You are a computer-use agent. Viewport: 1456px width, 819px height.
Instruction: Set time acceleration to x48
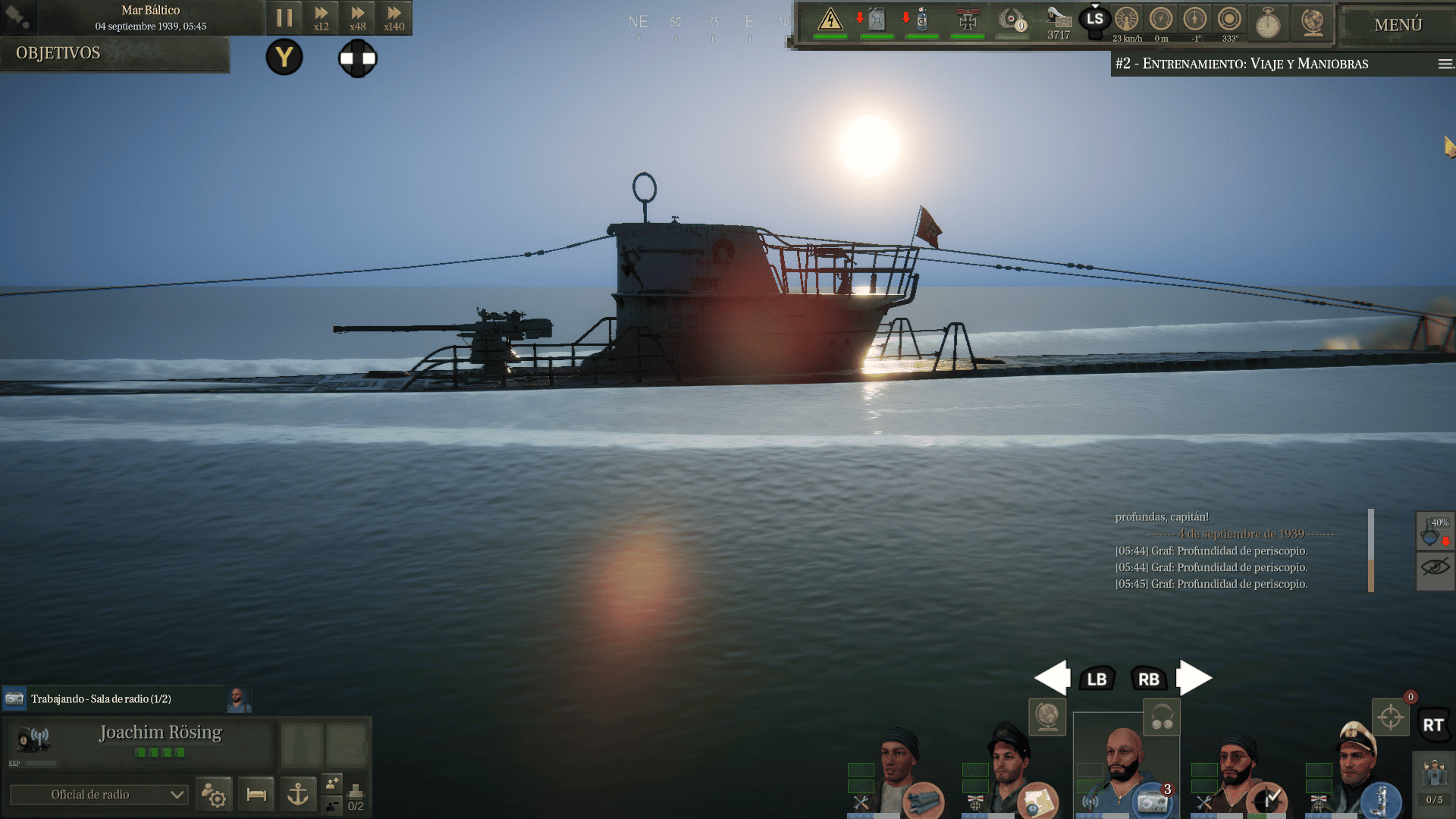357,17
